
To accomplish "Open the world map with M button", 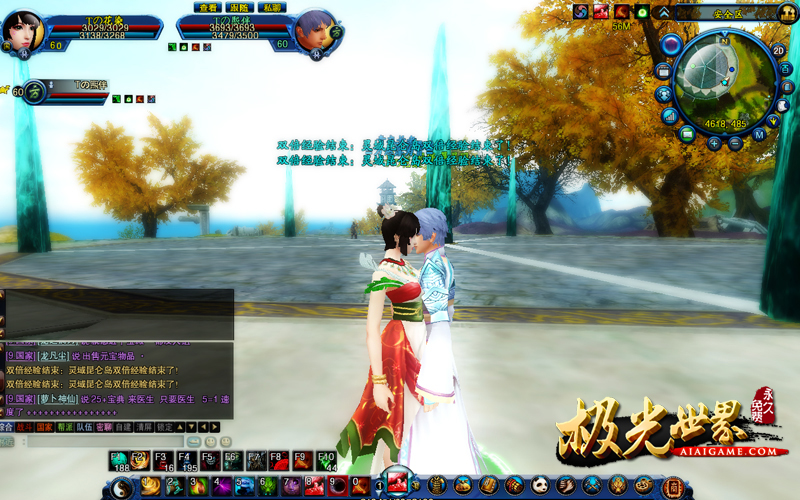I will 760,133.
